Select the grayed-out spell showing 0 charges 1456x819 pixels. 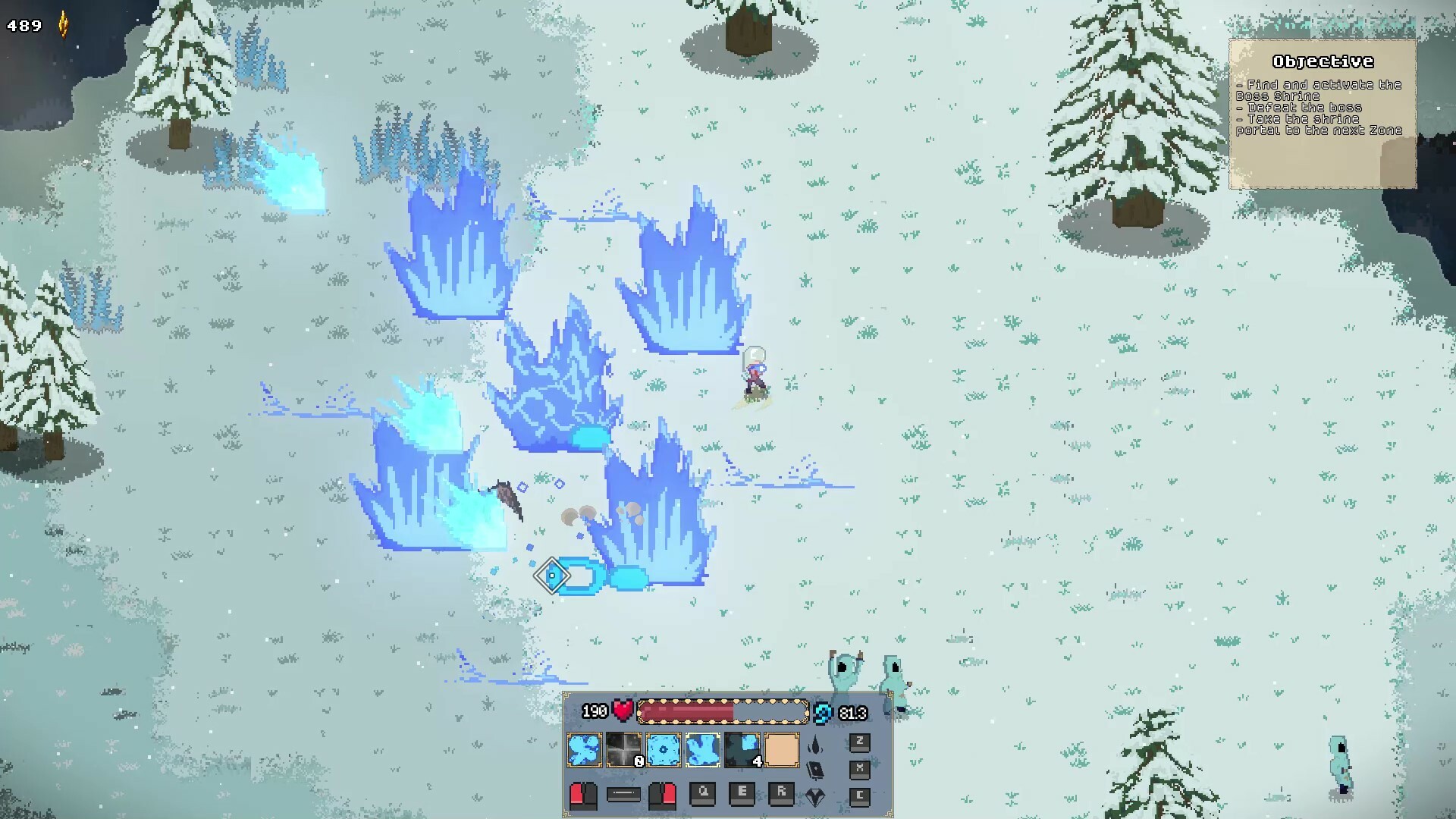(623, 750)
